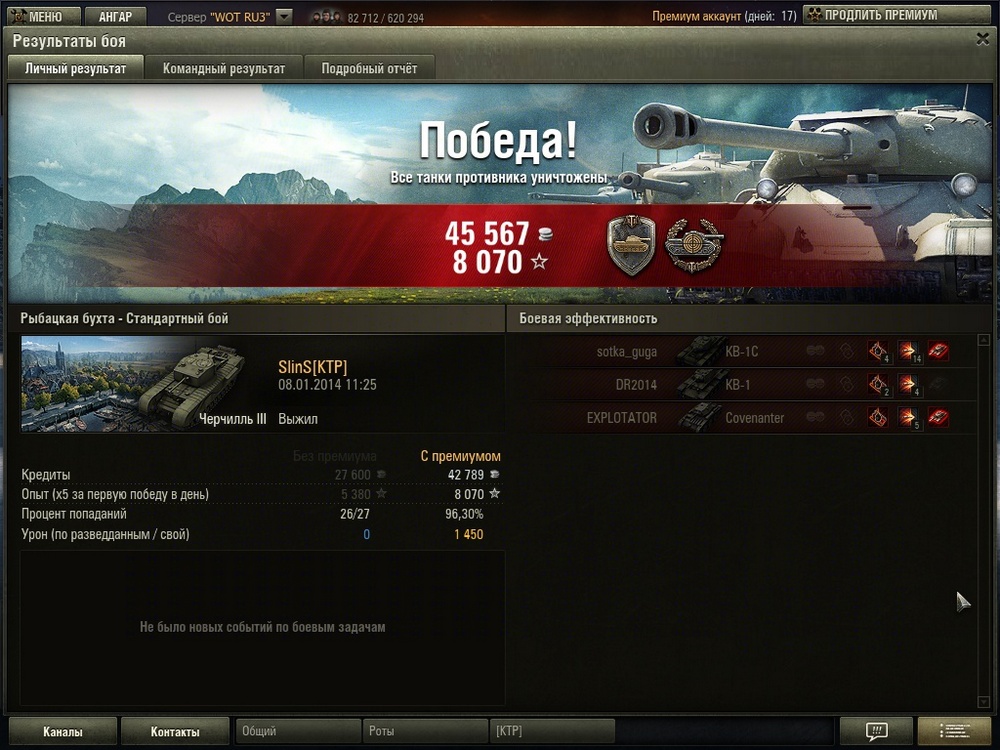
Task: Click the crosshair wreath achievement medal
Action: point(695,244)
